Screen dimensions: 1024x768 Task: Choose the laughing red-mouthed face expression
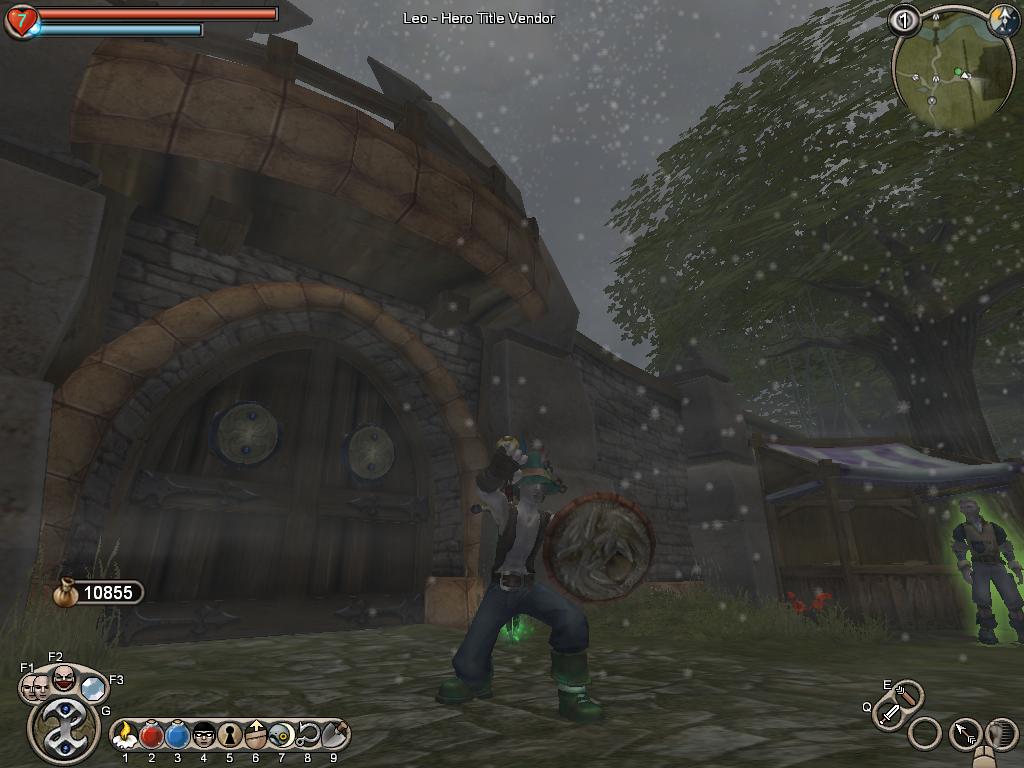point(63,678)
